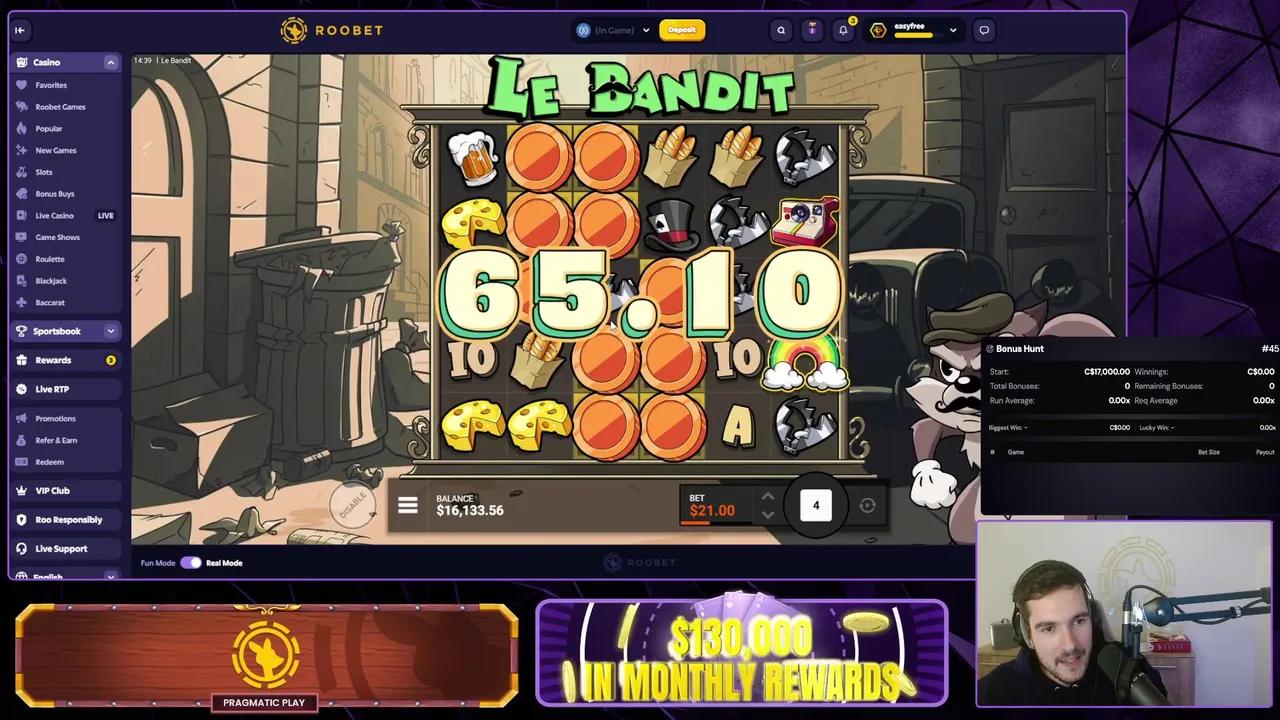Image resolution: width=1280 pixels, height=720 pixels.
Task: Expand the easyfree account dropdown
Action: (952, 30)
